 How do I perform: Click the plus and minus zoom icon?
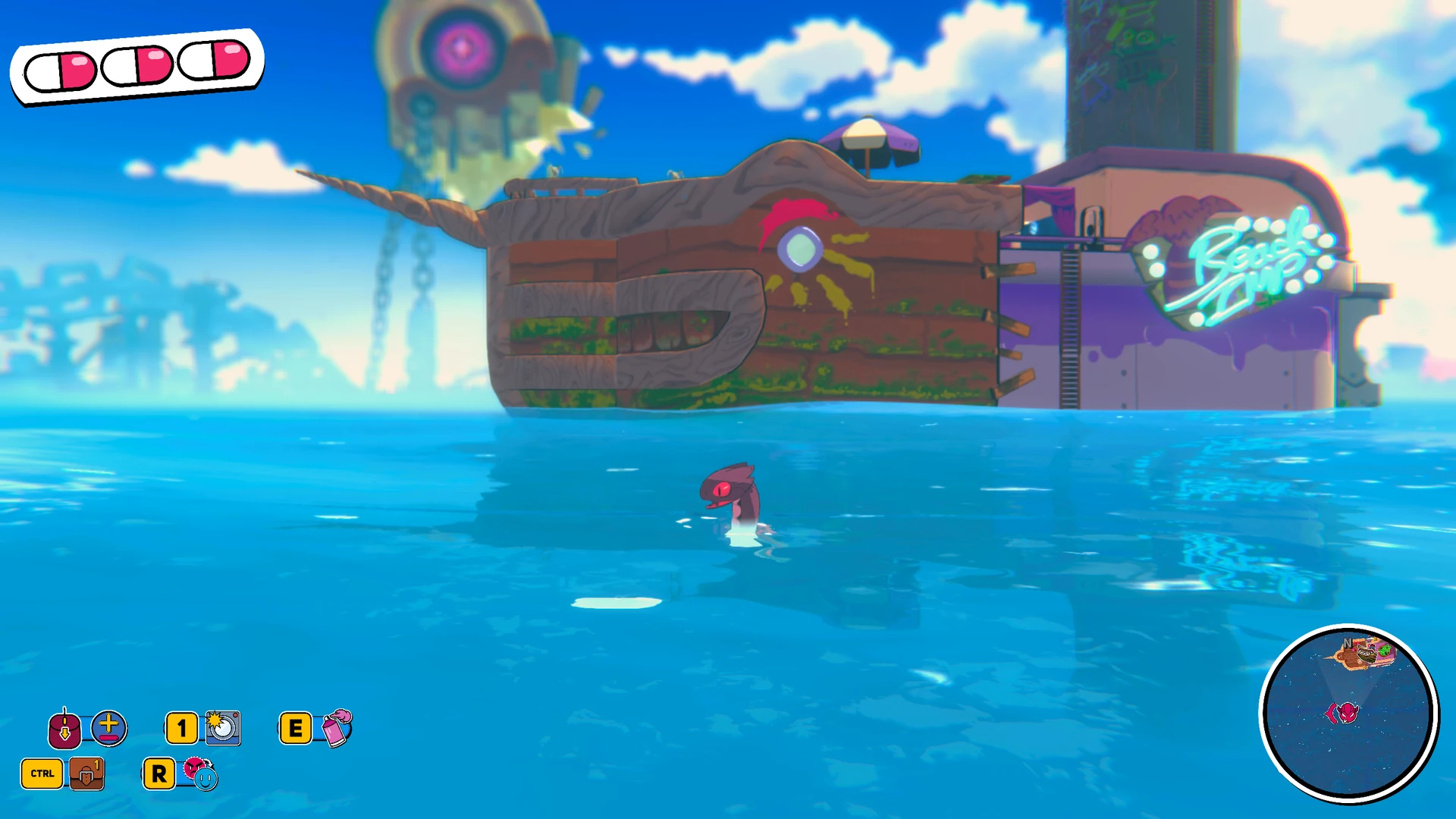coord(109,728)
